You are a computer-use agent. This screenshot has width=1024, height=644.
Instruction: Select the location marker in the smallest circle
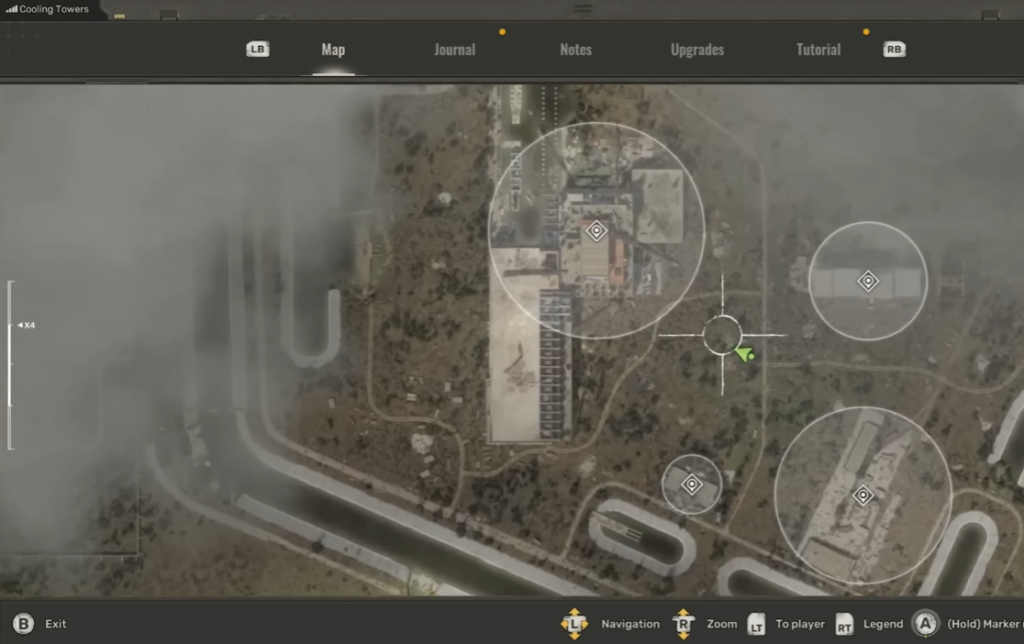[x=691, y=484]
